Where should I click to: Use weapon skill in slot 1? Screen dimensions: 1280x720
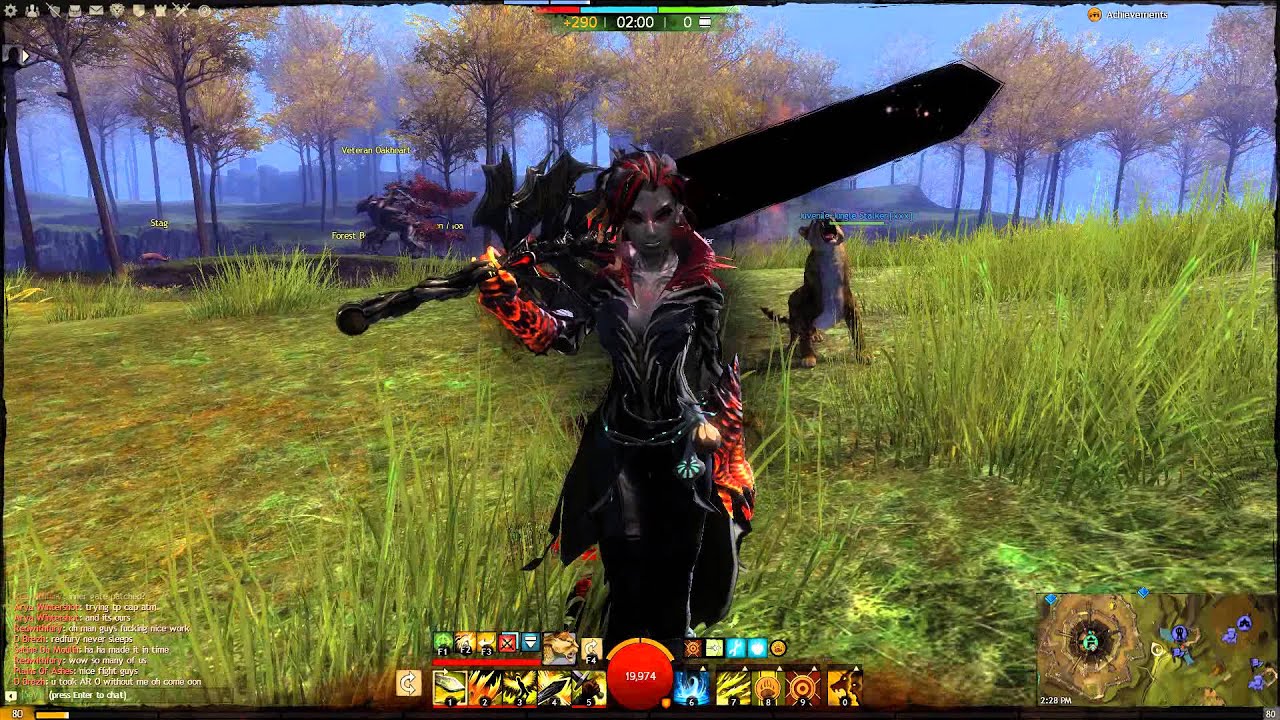point(449,687)
